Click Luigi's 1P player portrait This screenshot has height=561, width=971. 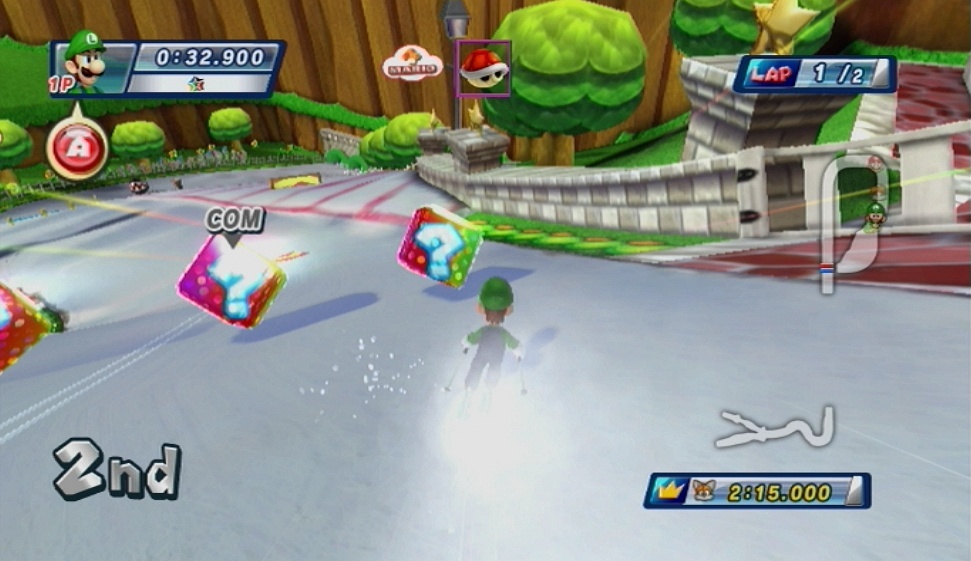point(85,63)
